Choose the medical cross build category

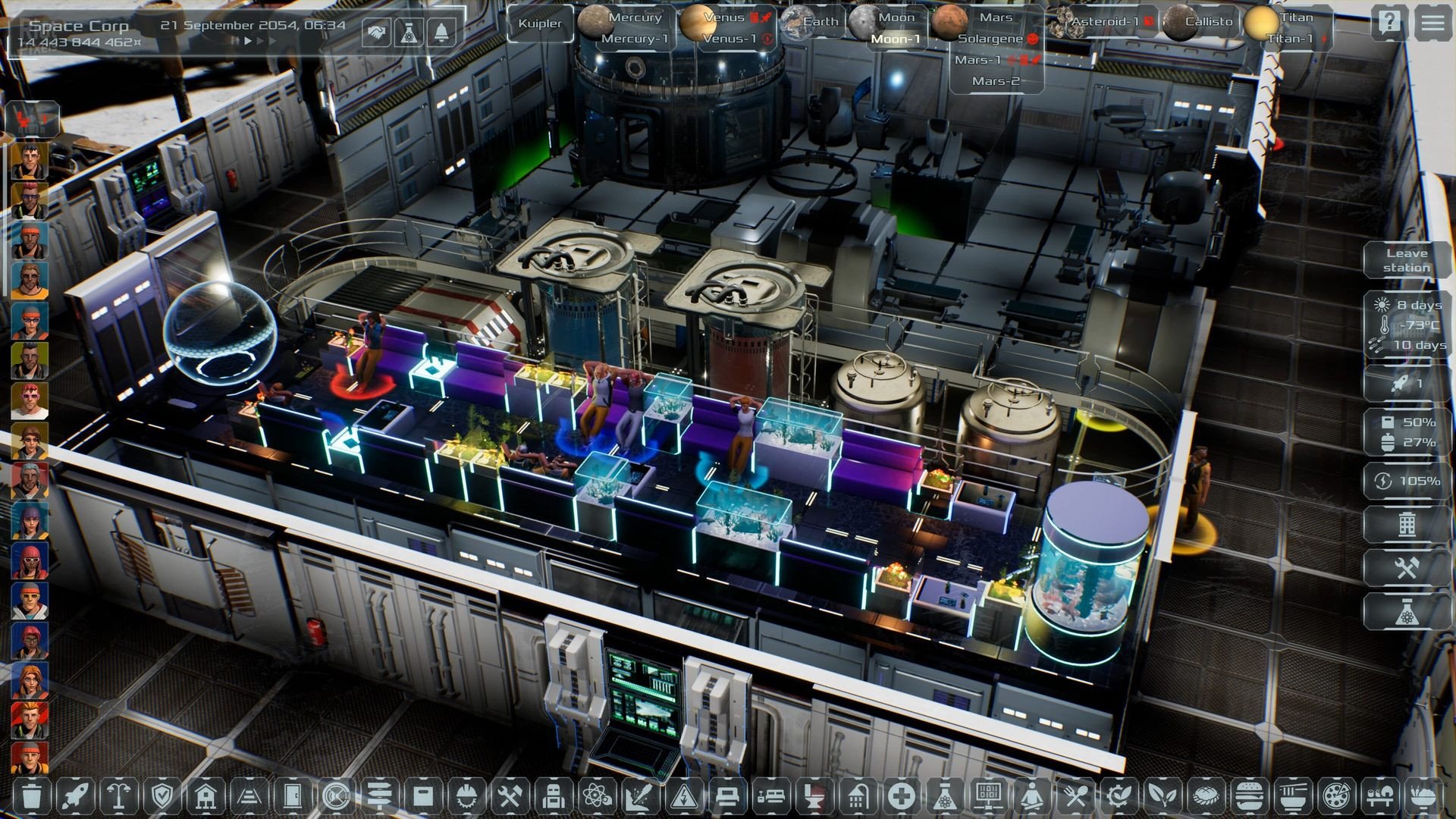point(902,796)
